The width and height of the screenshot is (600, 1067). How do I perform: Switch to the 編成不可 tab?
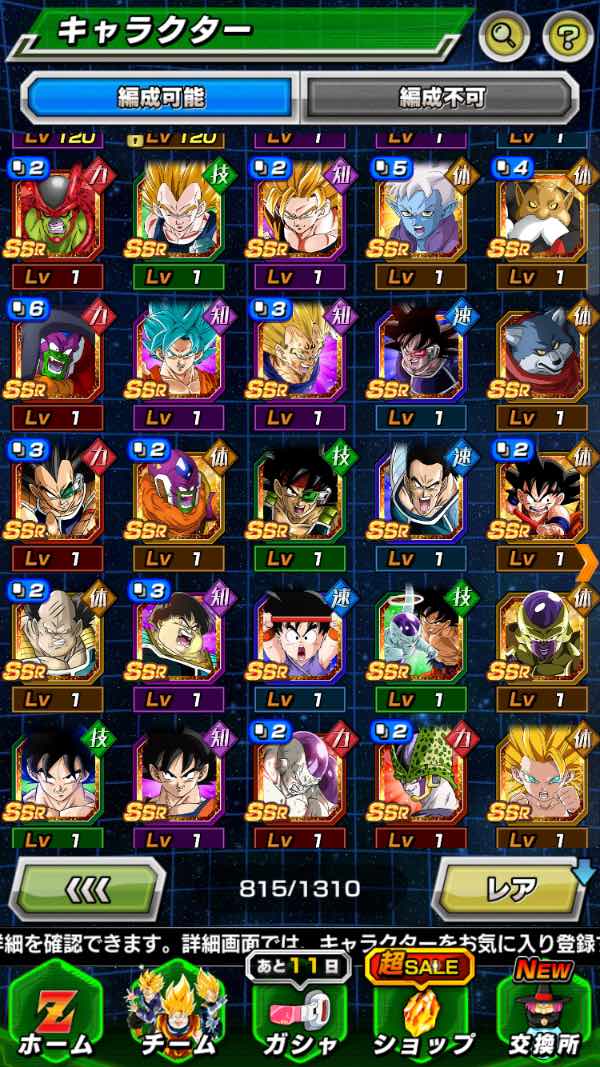point(441,97)
